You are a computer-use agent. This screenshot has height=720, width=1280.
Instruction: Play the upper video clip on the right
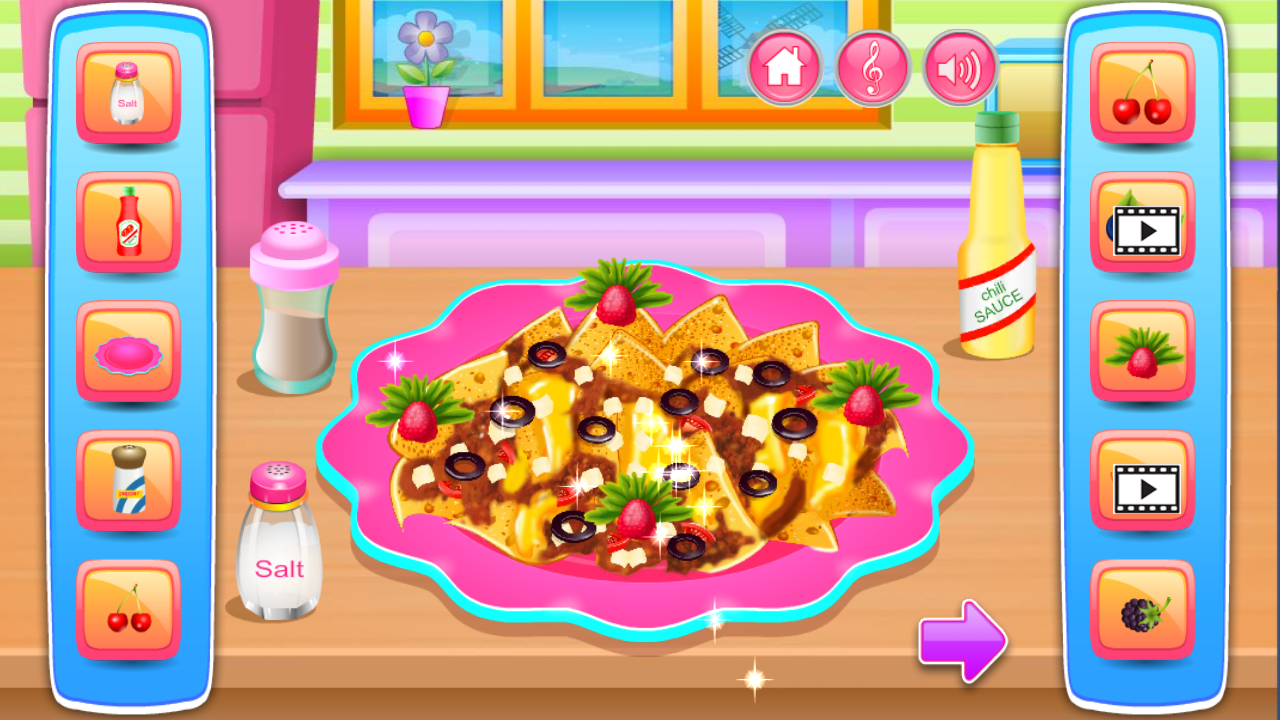1142,220
